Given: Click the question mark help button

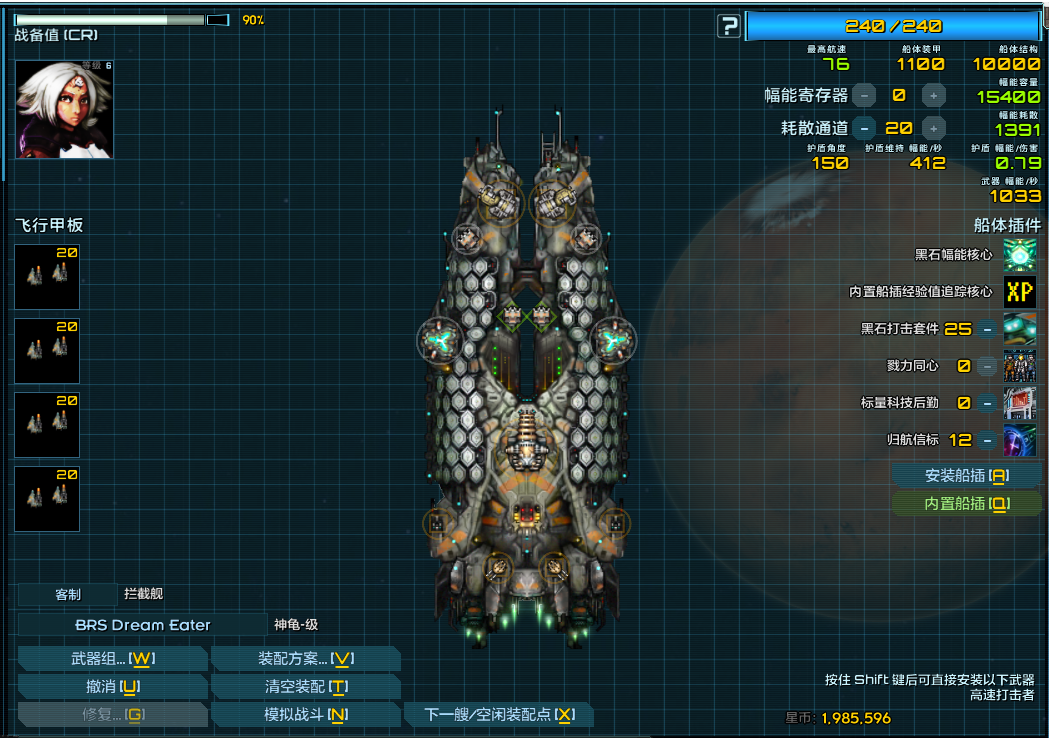Looking at the screenshot, I should [x=729, y=26].
